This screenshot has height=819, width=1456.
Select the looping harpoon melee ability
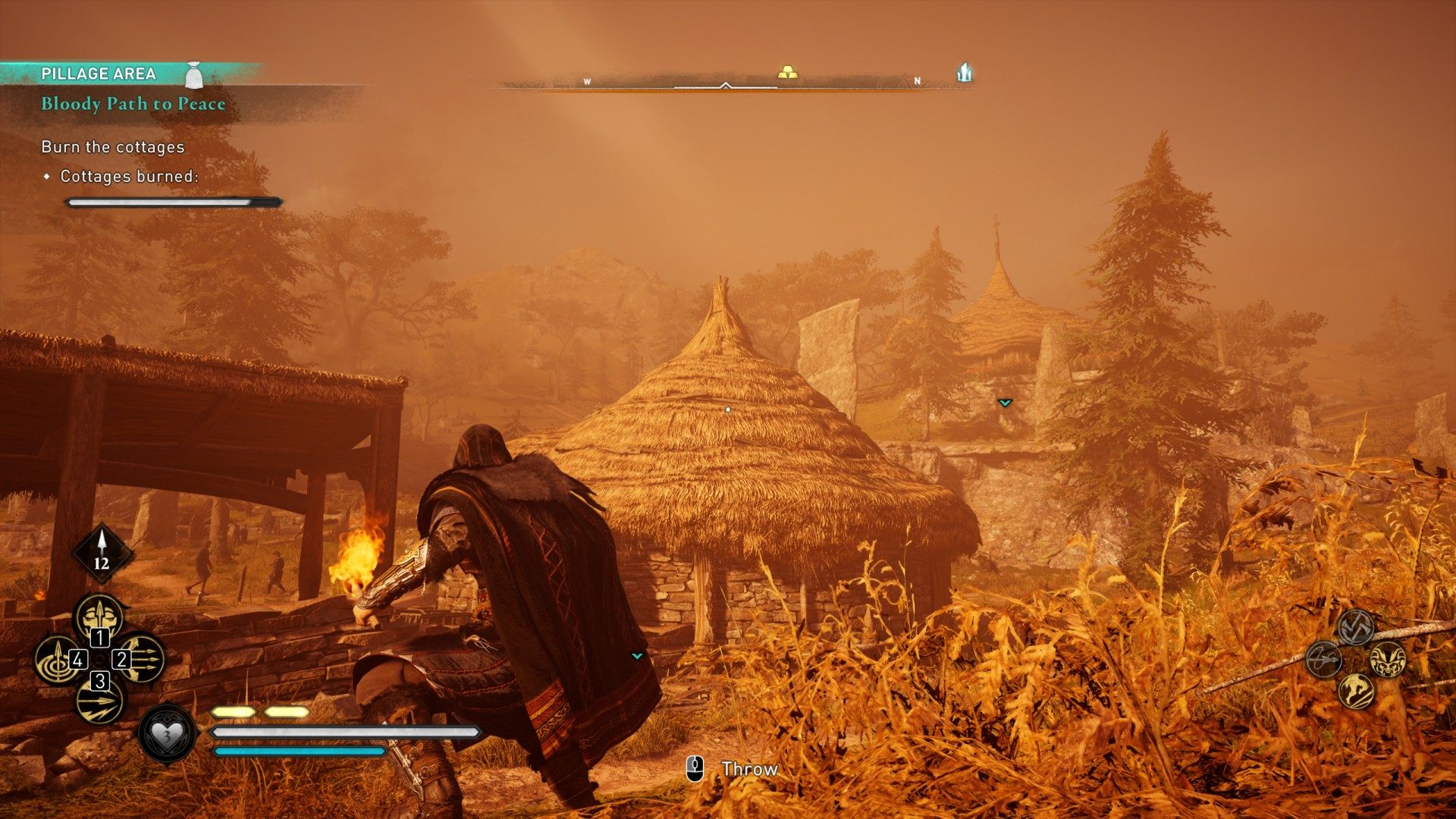point(1324,658)
